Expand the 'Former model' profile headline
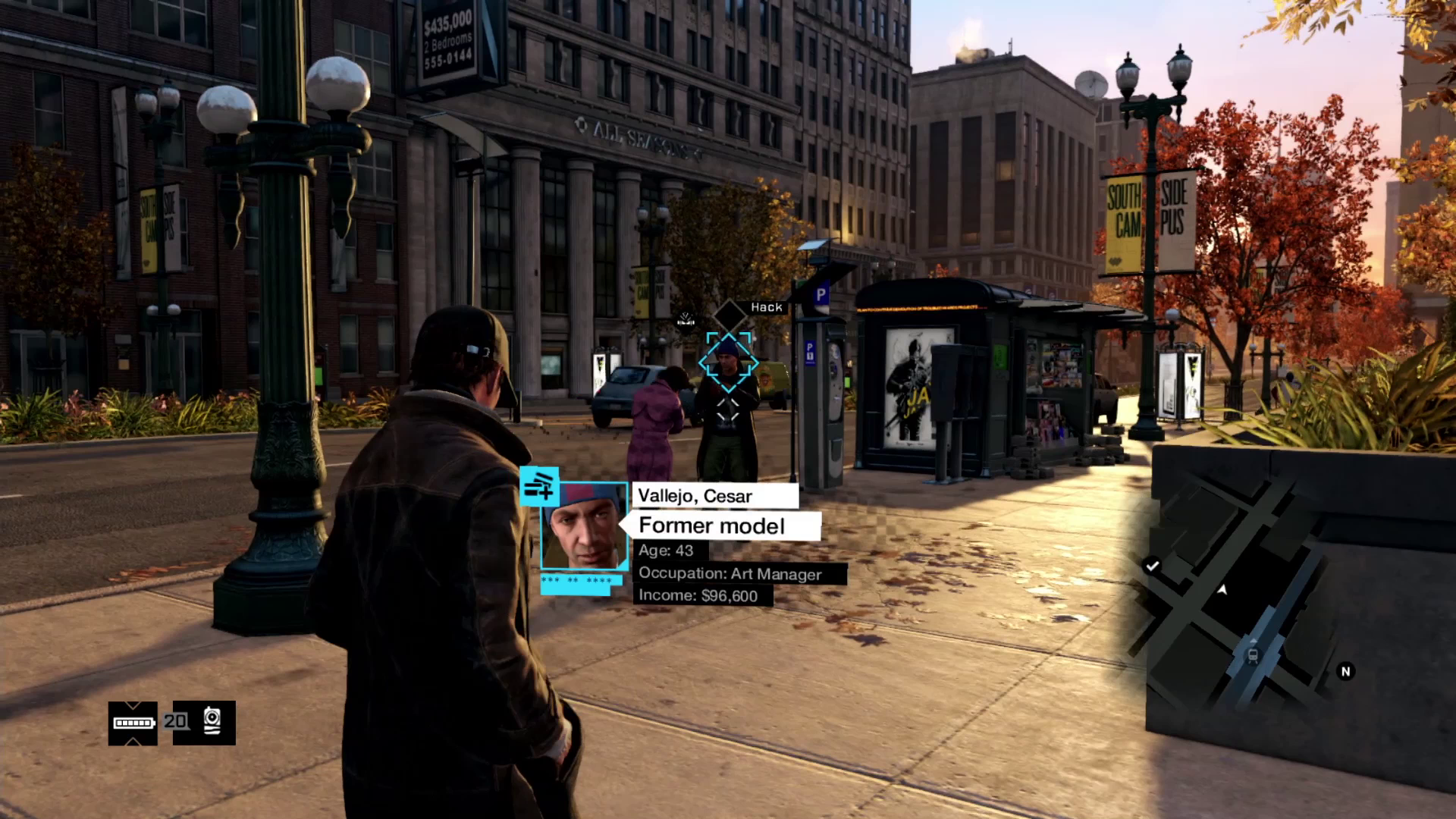 click(x=711, y=526)
